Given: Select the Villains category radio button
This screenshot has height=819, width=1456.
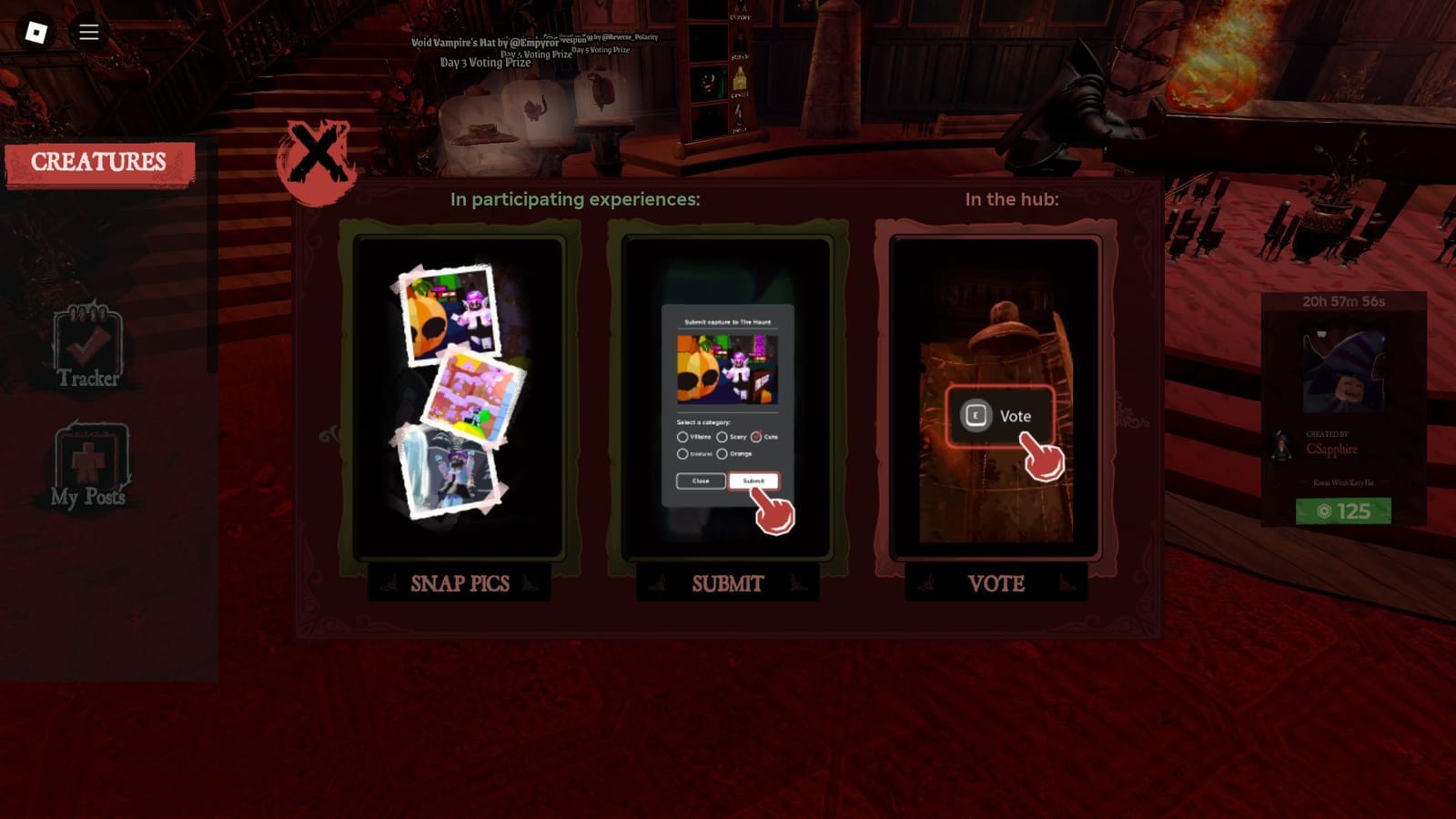Looking at the screenshot, I should (682, 437).
